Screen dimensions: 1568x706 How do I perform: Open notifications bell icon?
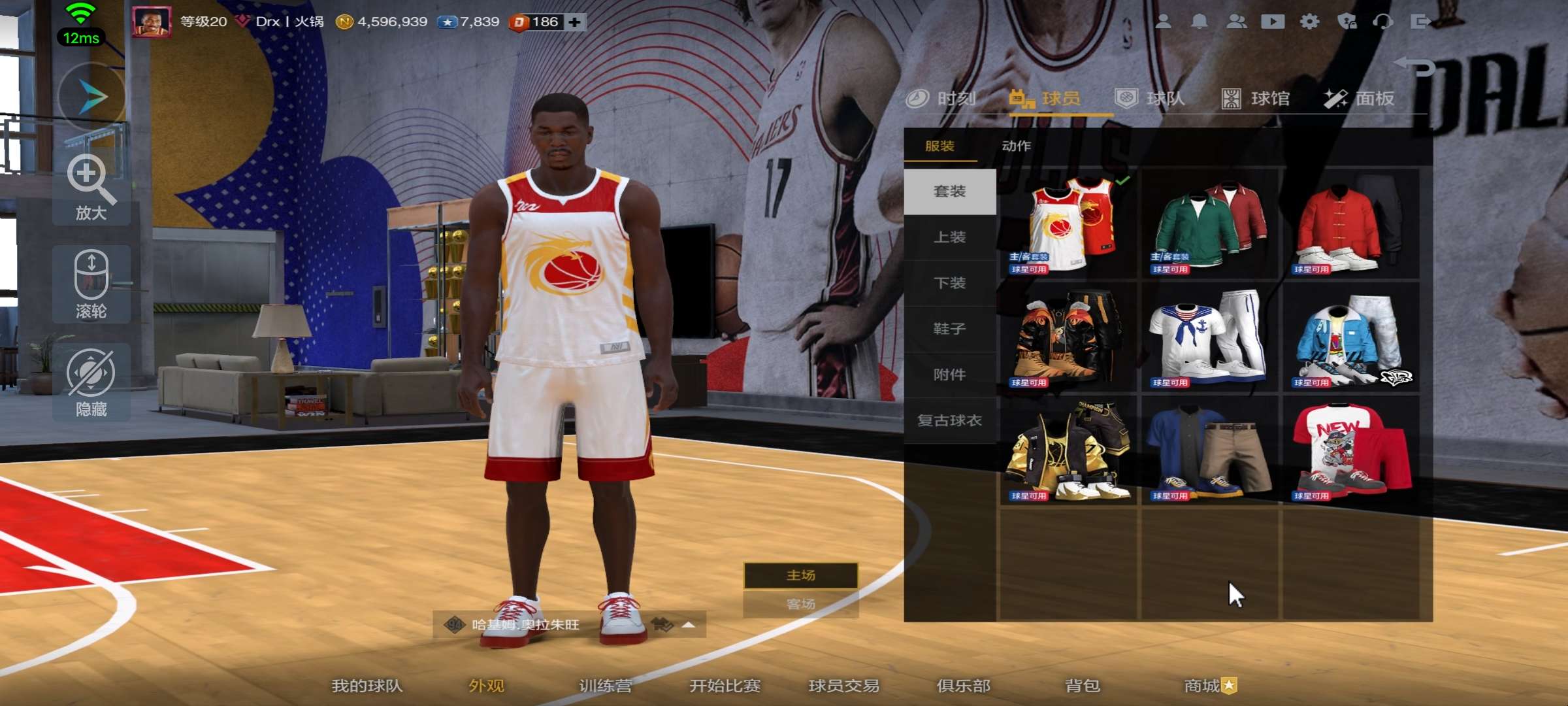(1200, 22)
